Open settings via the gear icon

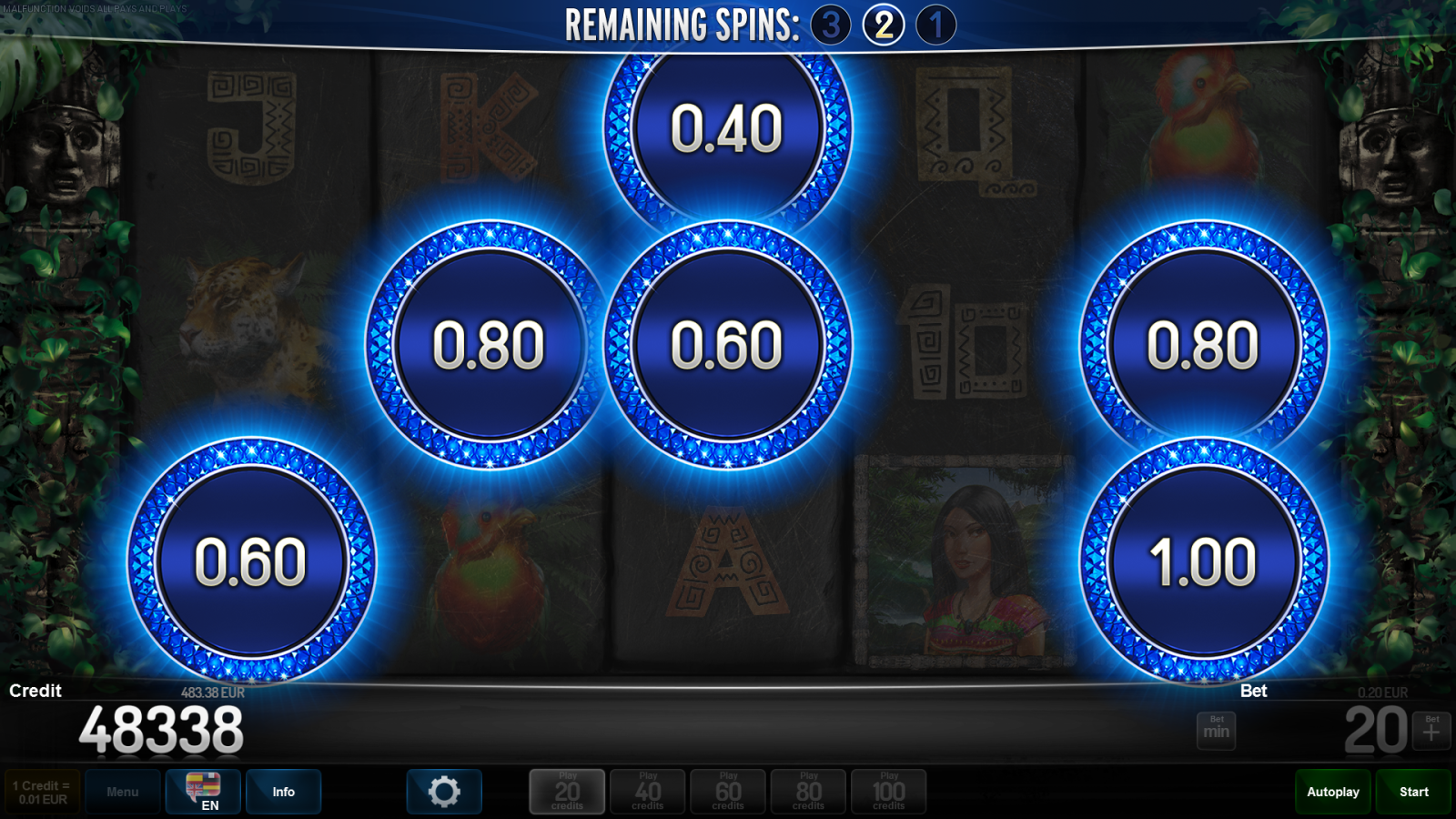click(444, 792)
